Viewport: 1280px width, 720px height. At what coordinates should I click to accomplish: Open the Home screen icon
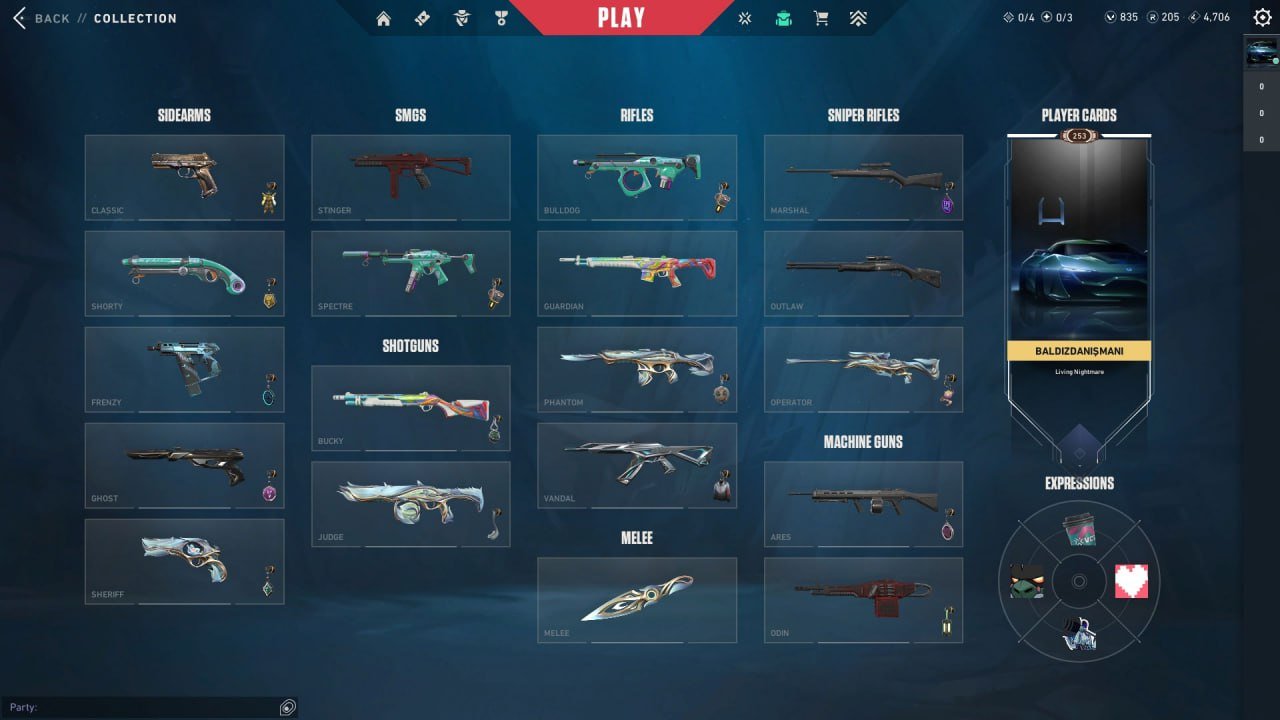pos(383,18)
